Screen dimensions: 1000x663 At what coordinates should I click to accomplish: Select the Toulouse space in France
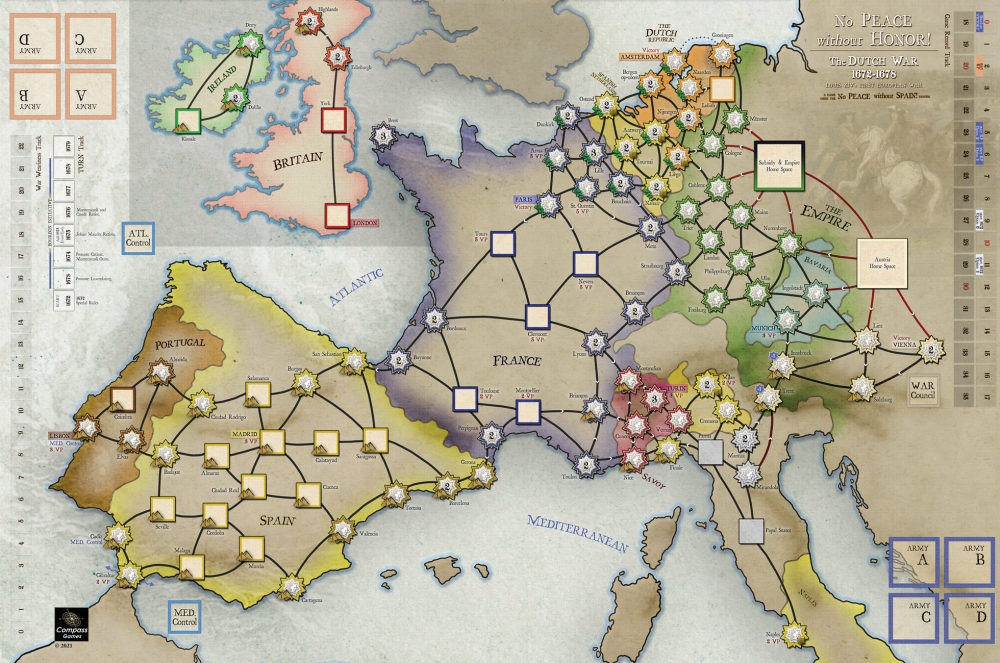(465, 399)
